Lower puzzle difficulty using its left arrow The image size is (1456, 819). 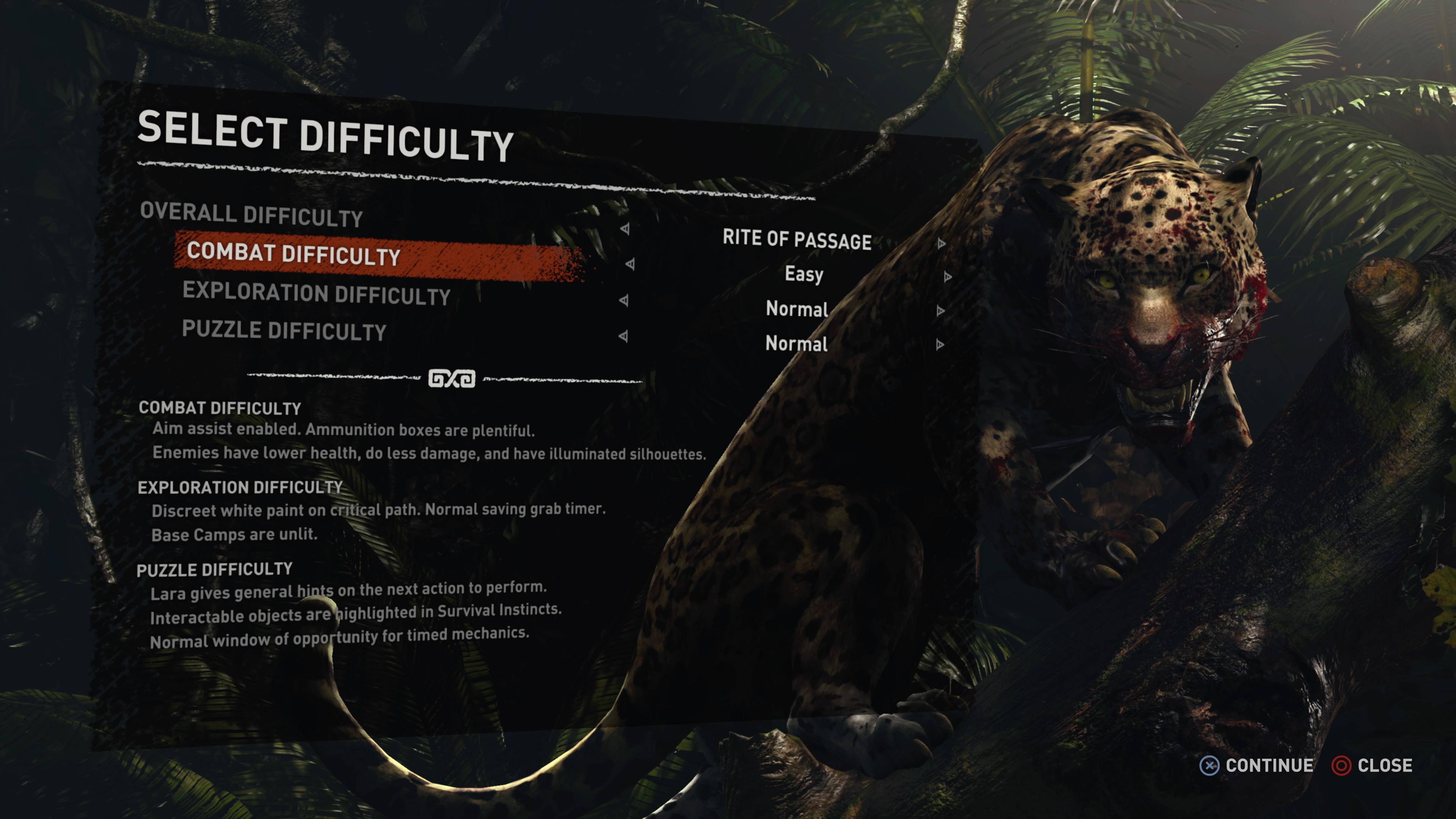coord(623,336)
